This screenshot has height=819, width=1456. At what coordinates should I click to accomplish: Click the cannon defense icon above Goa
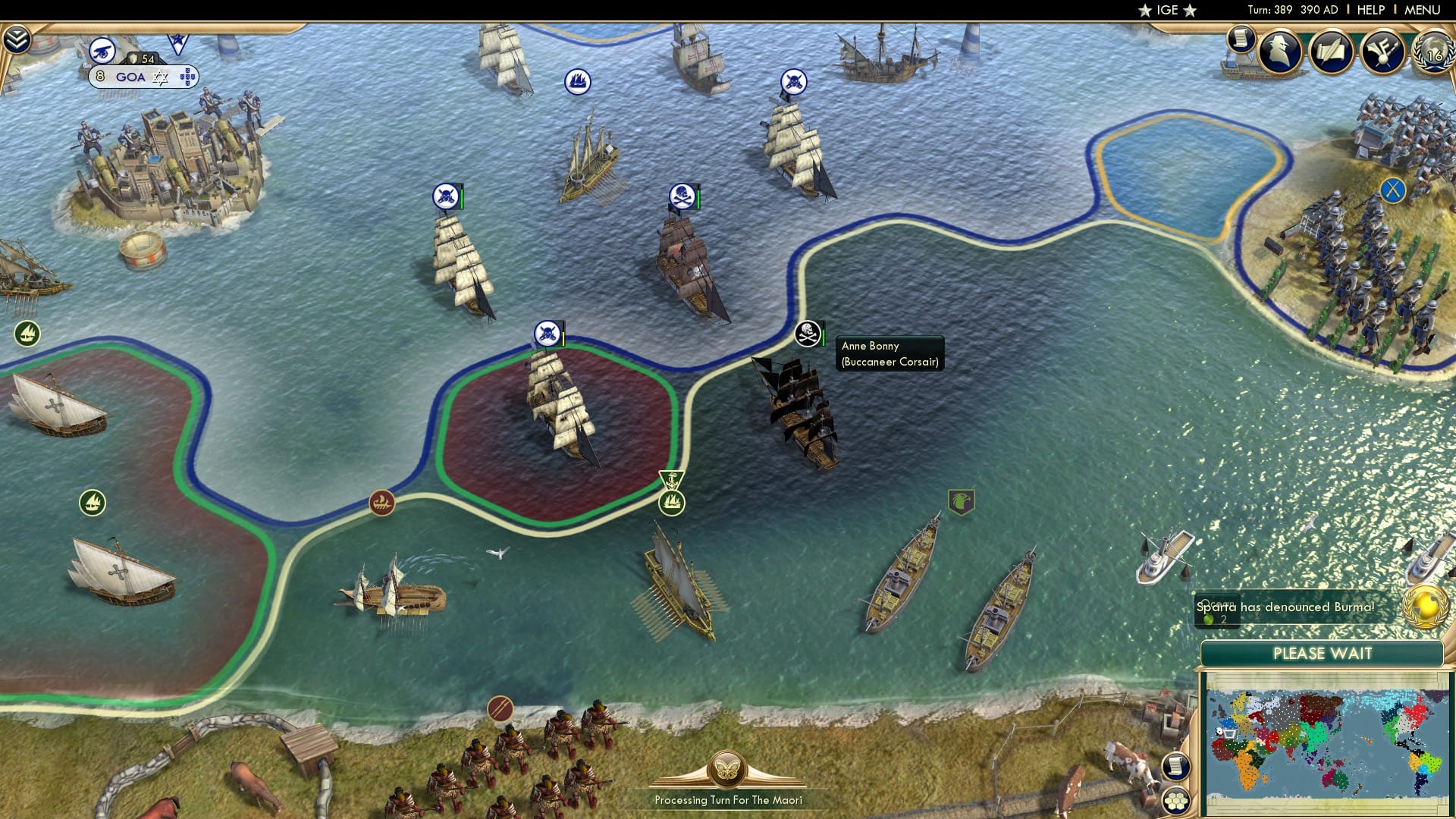click(x=102, y=51)
